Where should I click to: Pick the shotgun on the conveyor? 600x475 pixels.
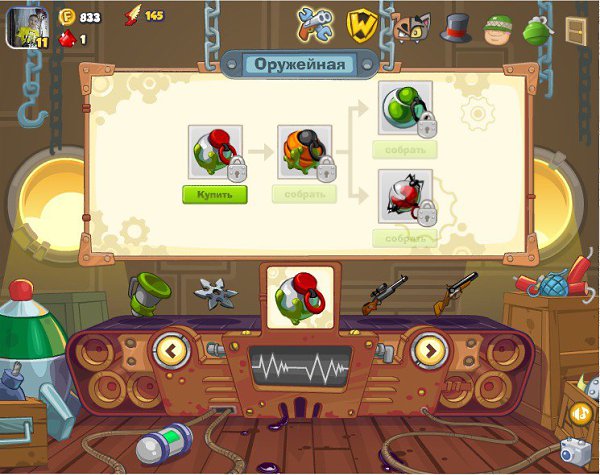(454, 293)
